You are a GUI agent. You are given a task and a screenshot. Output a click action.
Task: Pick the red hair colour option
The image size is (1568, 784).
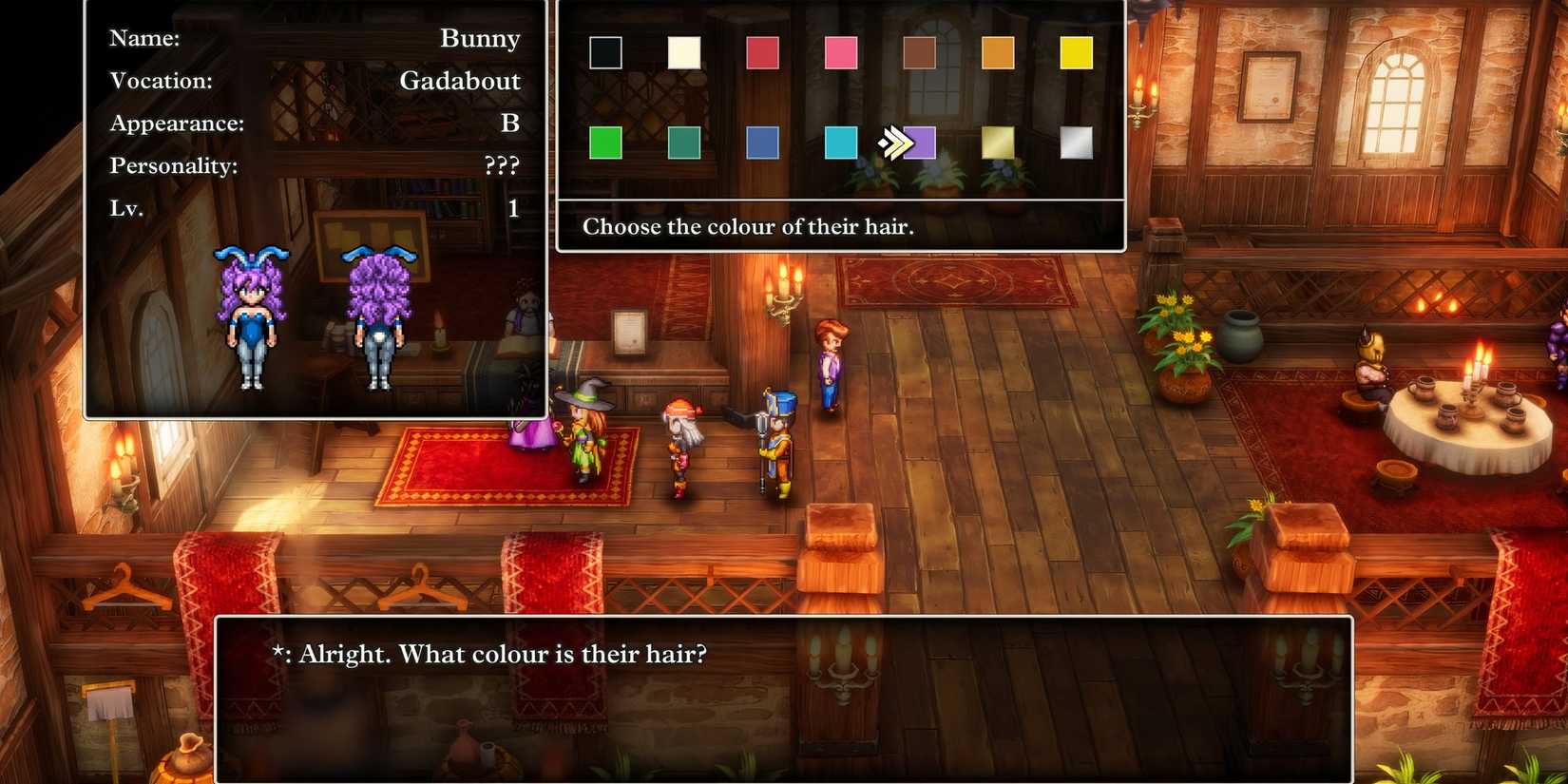(x=763, y=55)
